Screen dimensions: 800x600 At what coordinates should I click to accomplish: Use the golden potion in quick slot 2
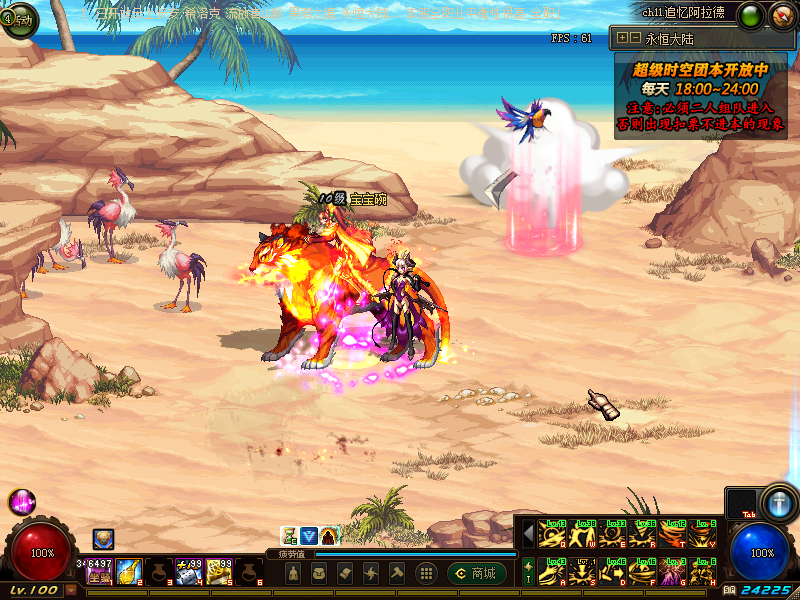point(129,571)
